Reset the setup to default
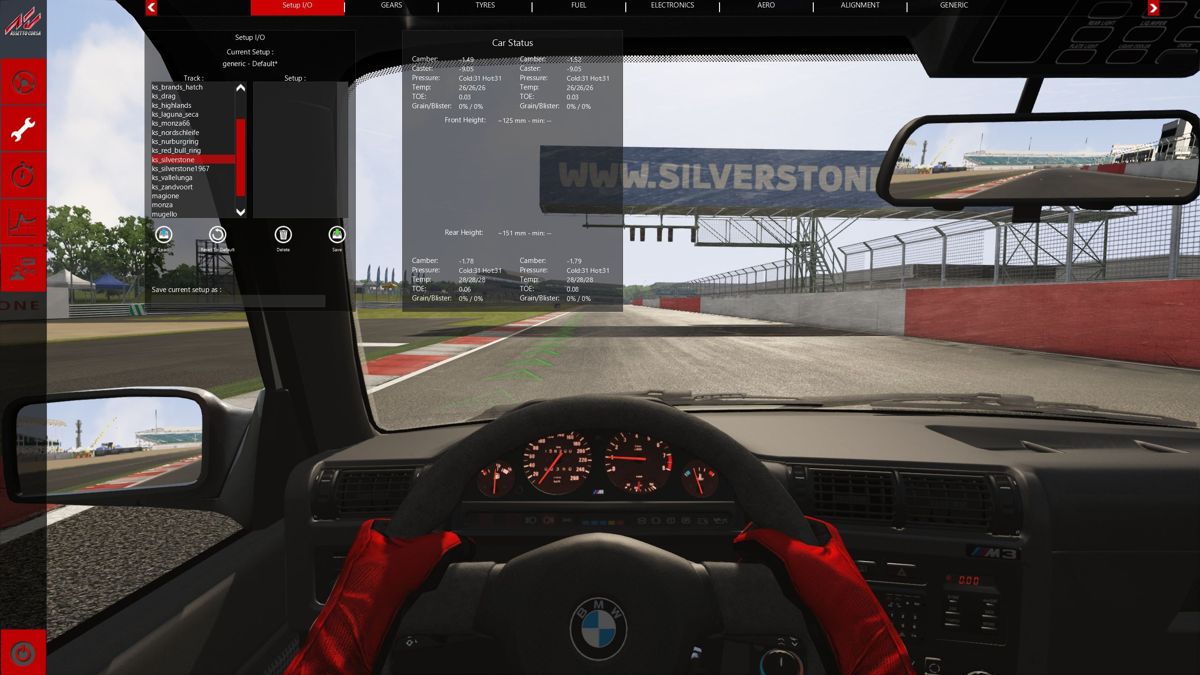Image resolution: width=1200 pixels, height=675 pixels. 218,236
